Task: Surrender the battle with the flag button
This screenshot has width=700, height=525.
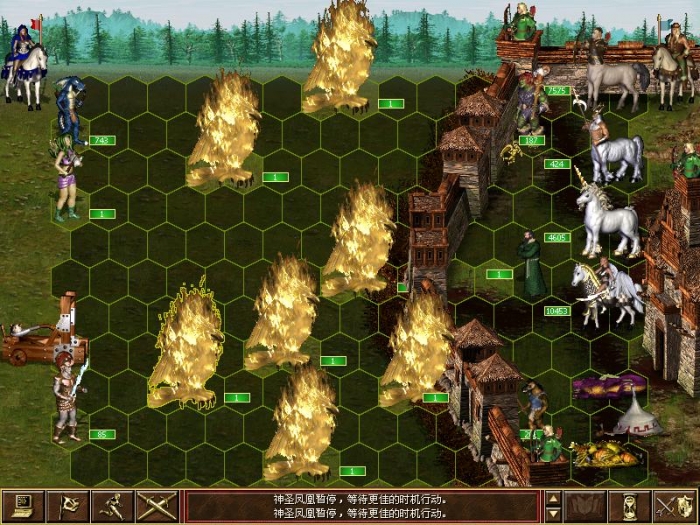Action: (x=69, y=506)
